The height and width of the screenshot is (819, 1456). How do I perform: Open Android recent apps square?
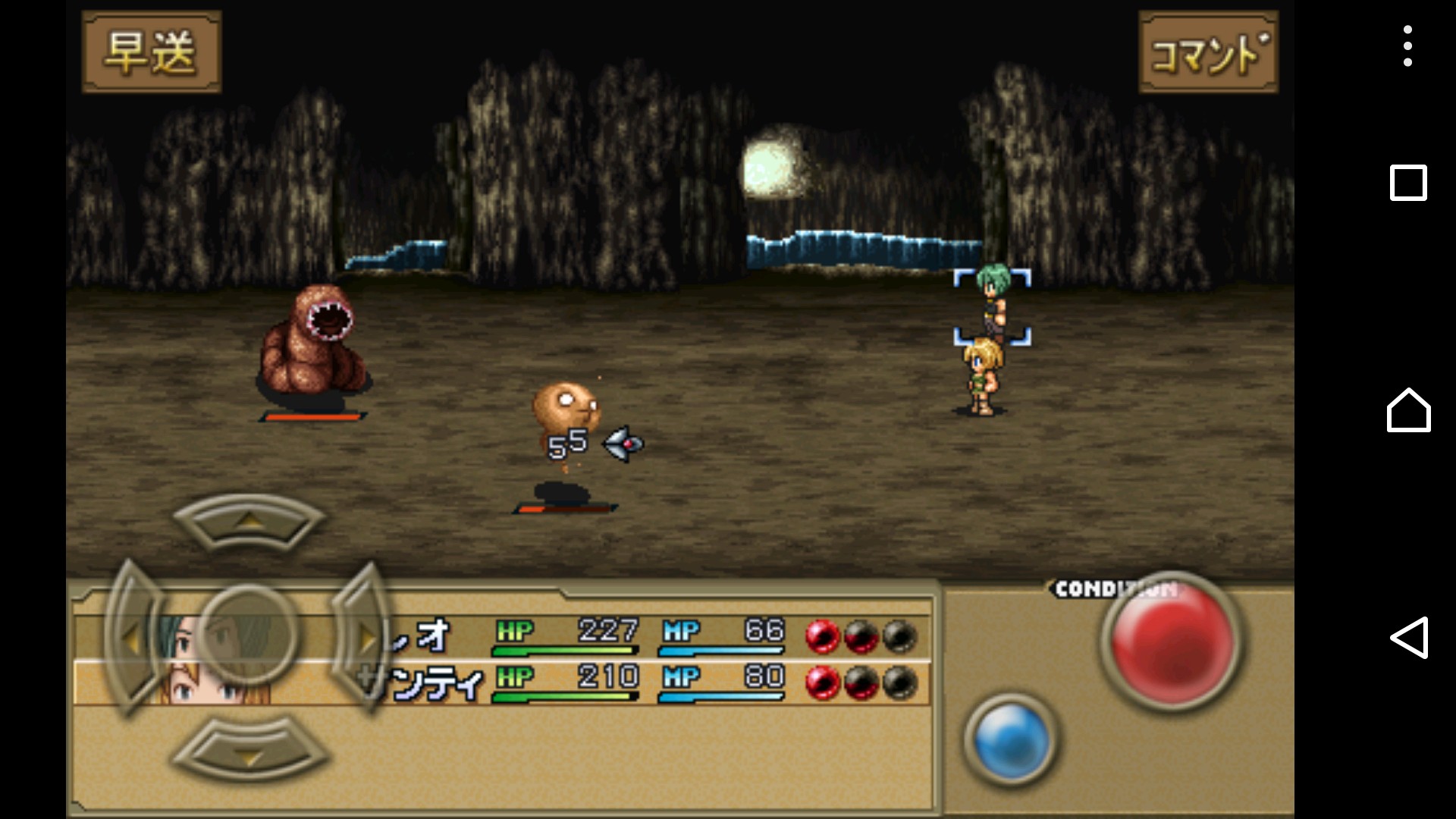click(1408, 183)
